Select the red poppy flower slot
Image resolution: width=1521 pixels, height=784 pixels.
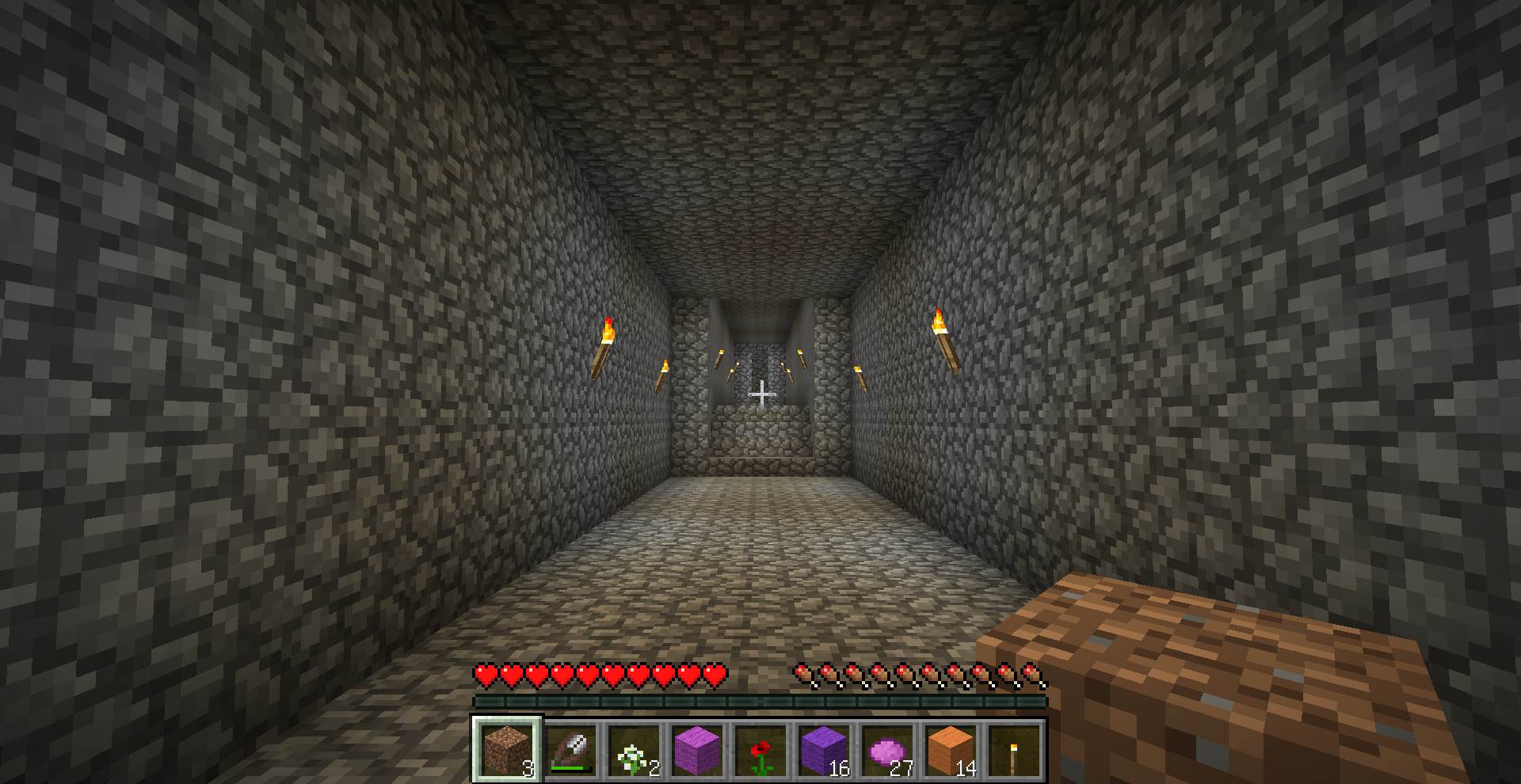760,749
